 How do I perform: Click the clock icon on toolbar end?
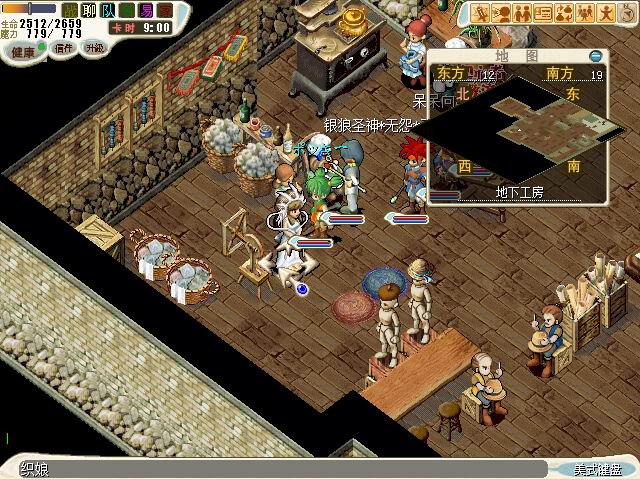click(x=627, y=13)
